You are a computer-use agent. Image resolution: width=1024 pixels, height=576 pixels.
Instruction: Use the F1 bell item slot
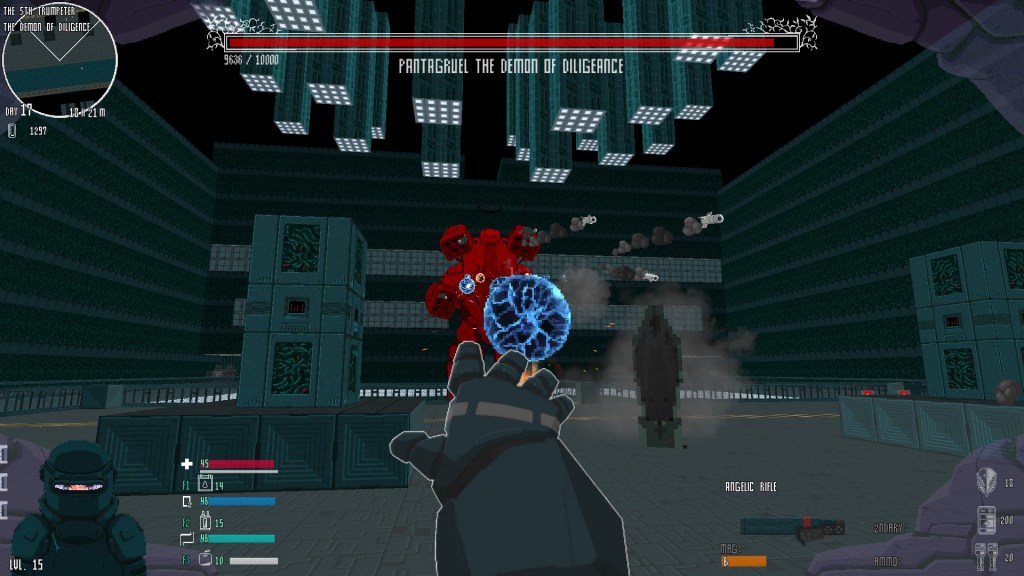(206, 486)
